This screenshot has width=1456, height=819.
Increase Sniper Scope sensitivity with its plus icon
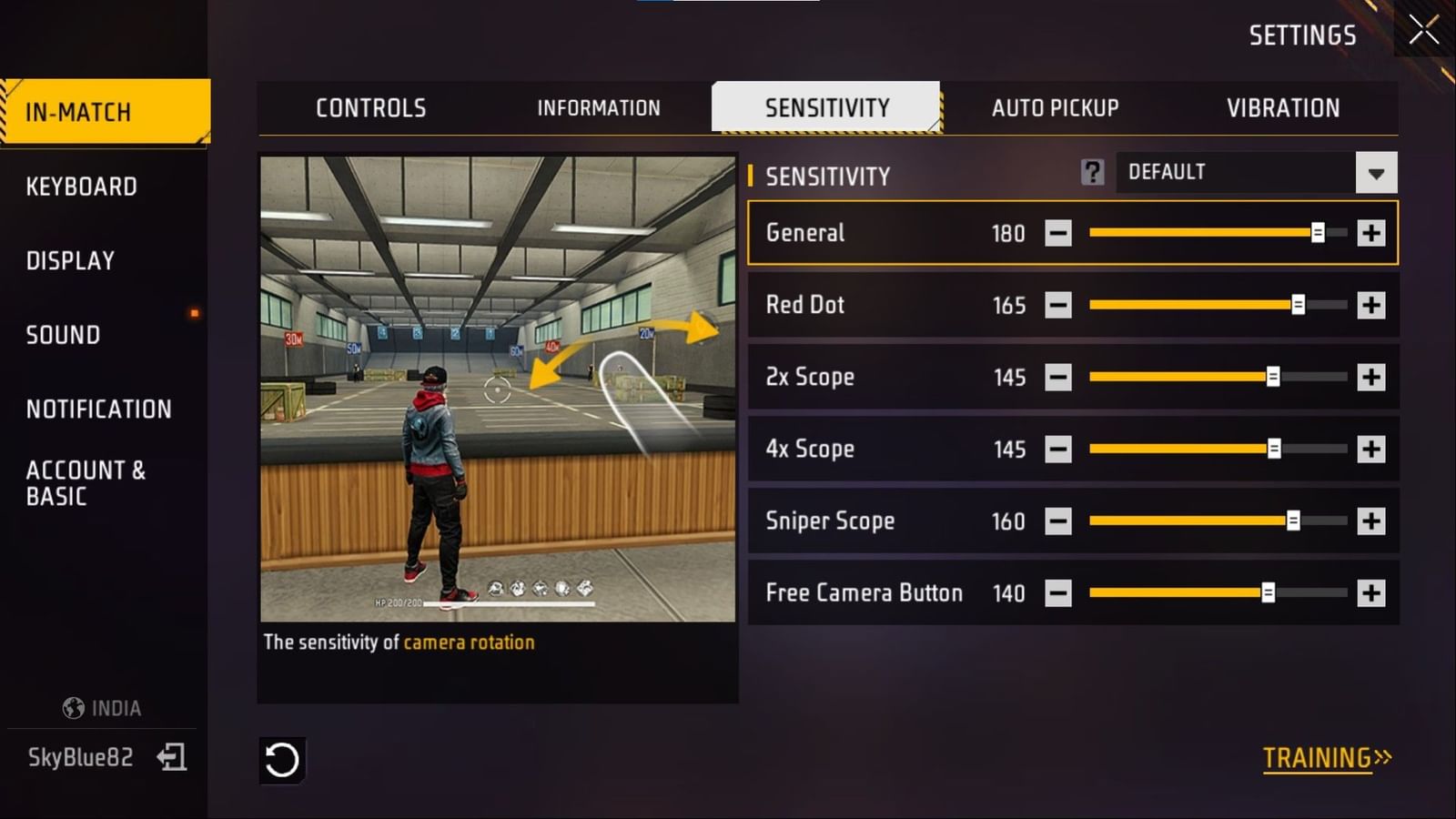(x=1369, y=521)
